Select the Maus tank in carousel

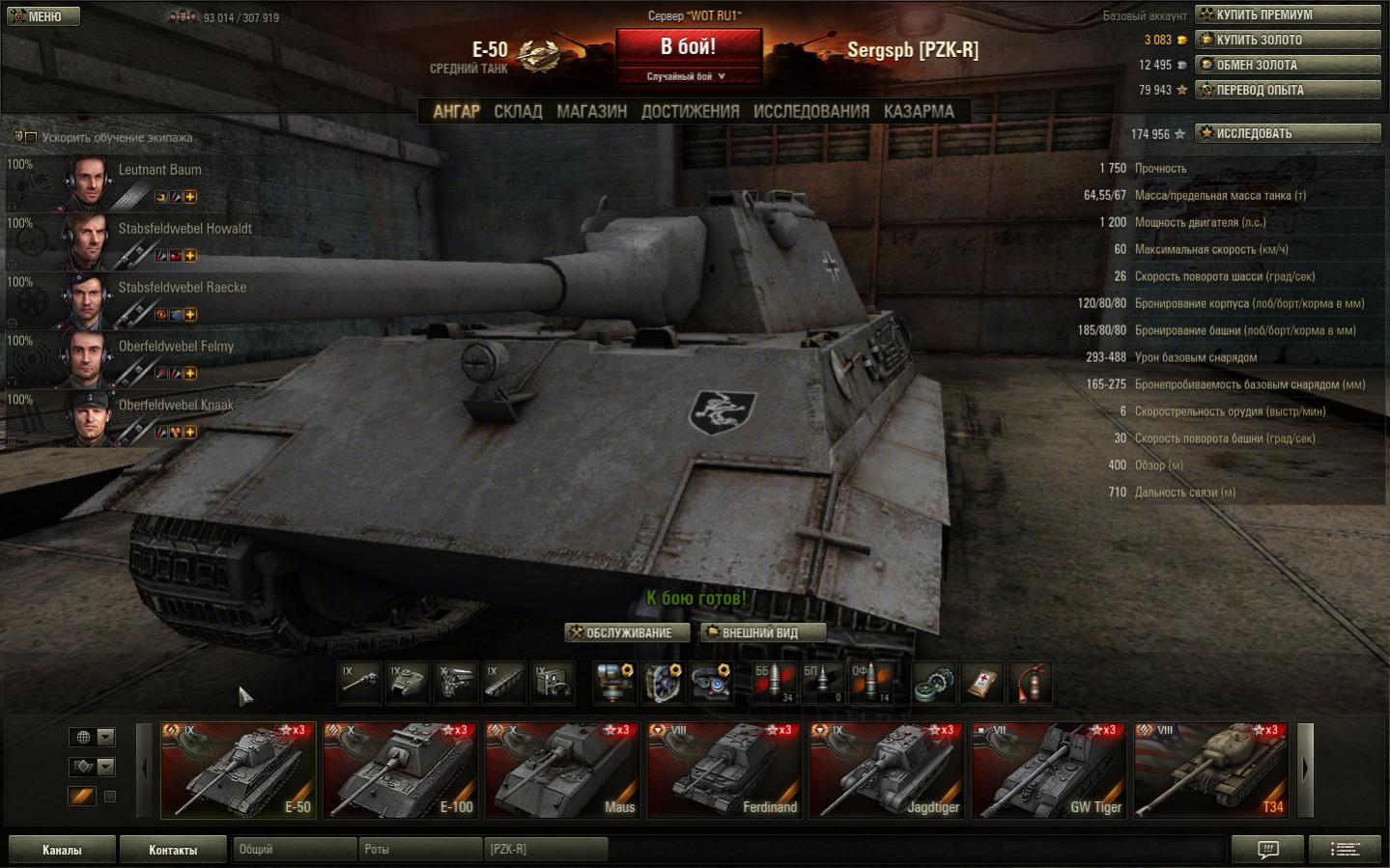tap(562, 770)
